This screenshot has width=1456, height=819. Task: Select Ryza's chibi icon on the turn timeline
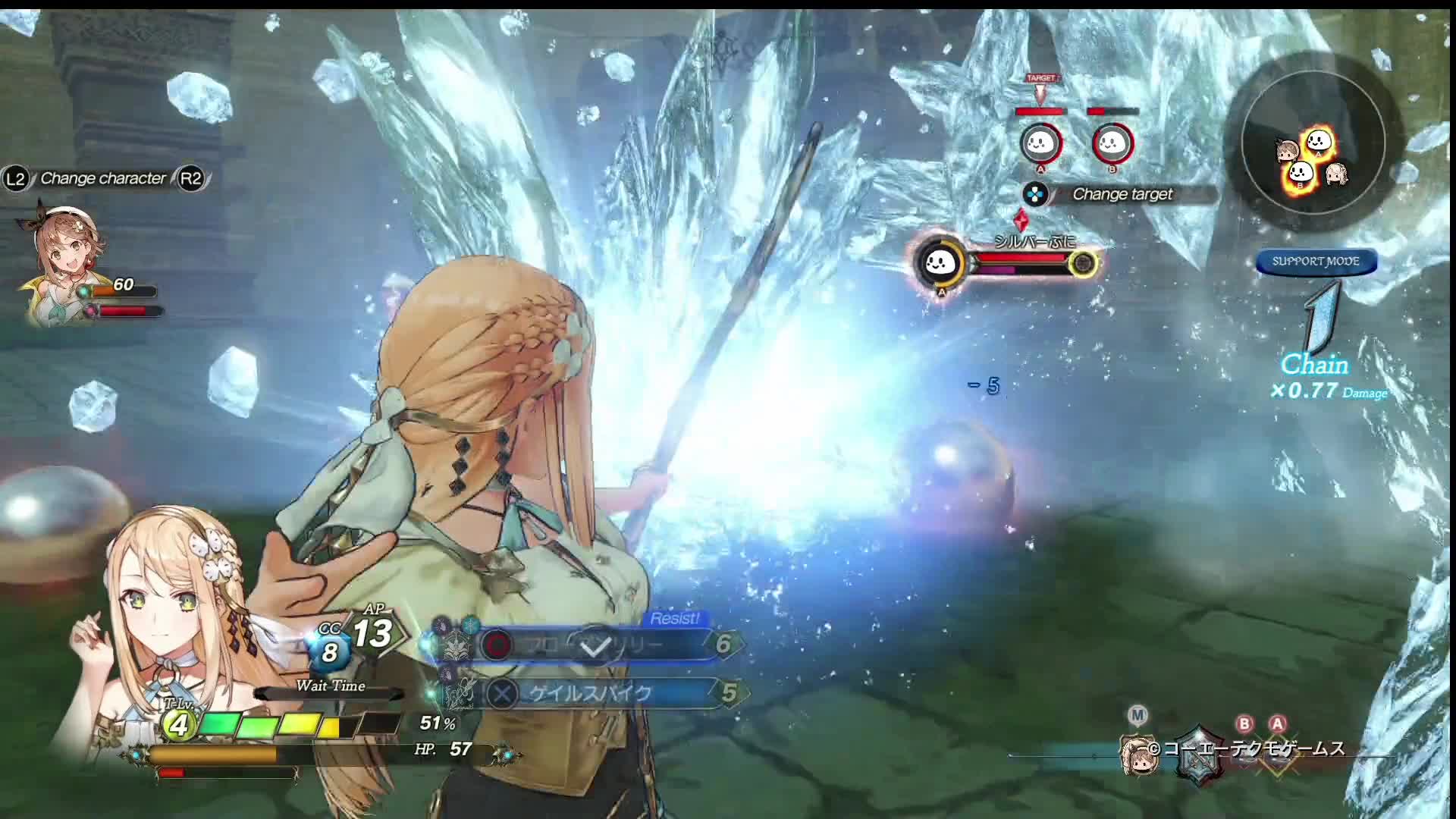[1137, 754]
